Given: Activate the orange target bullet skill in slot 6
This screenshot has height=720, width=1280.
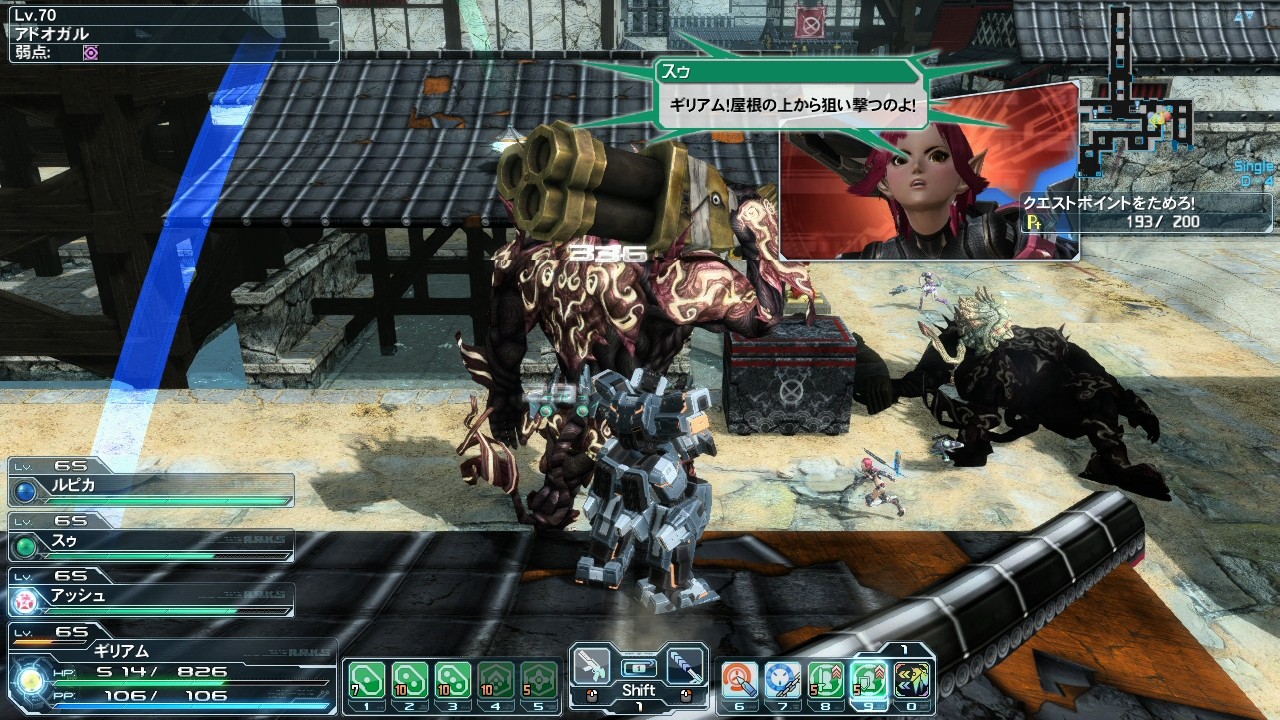Looking at the screenshot, I should click(x=741, y=680).
